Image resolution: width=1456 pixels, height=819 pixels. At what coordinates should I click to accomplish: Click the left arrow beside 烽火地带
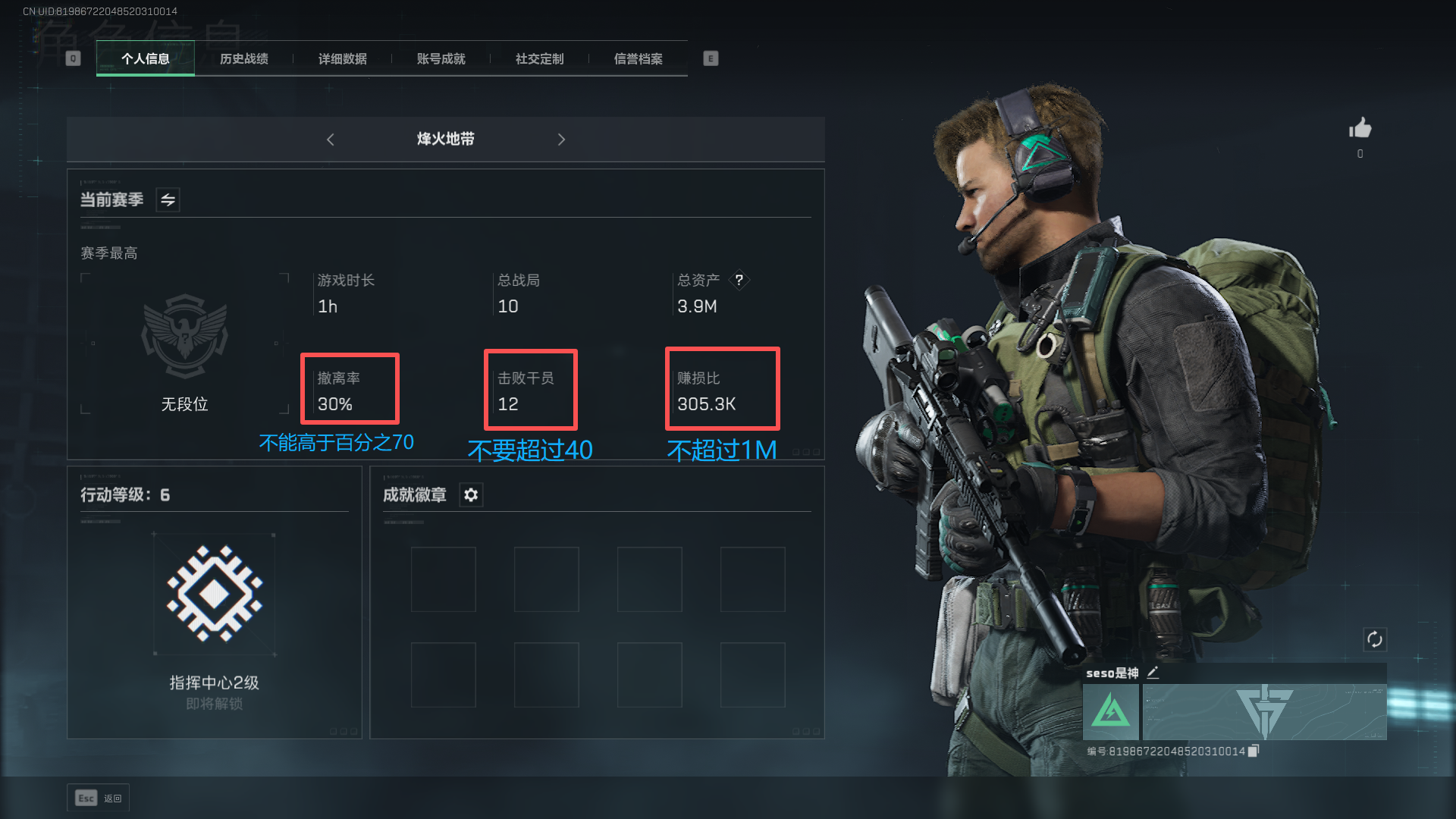click(331, 140)
